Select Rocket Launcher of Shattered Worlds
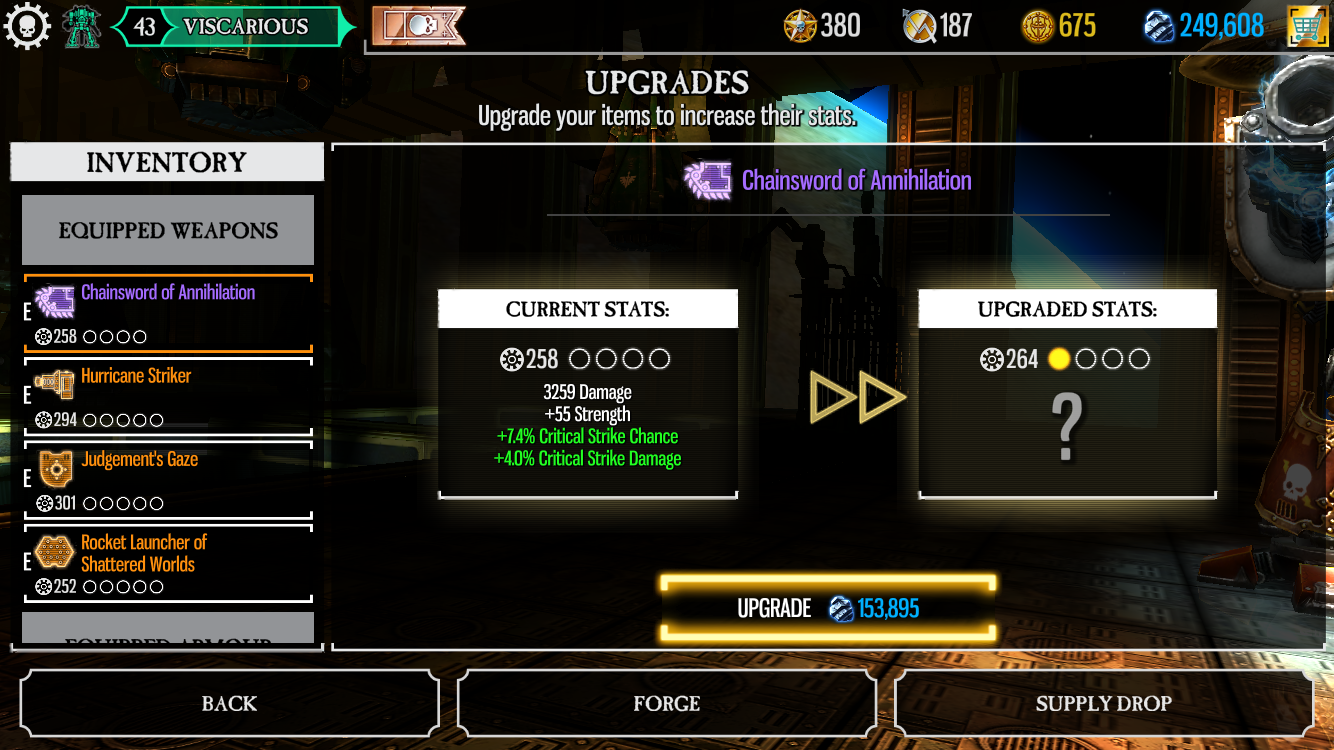Viewport: 1334px width, 750px height. point(168,564)
